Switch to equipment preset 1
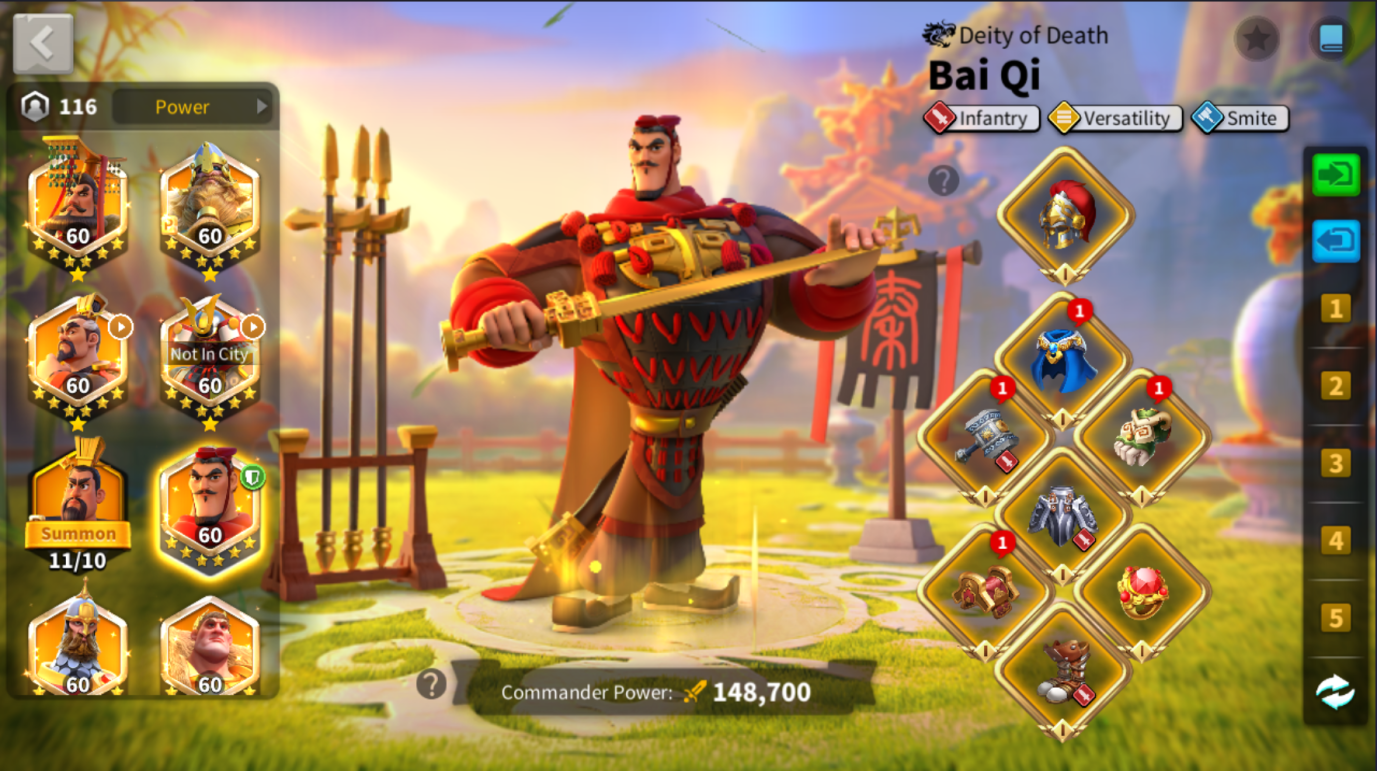The width and height of the screenshot is (1377, 771). pyautogui.click(x=1335, y=308)
